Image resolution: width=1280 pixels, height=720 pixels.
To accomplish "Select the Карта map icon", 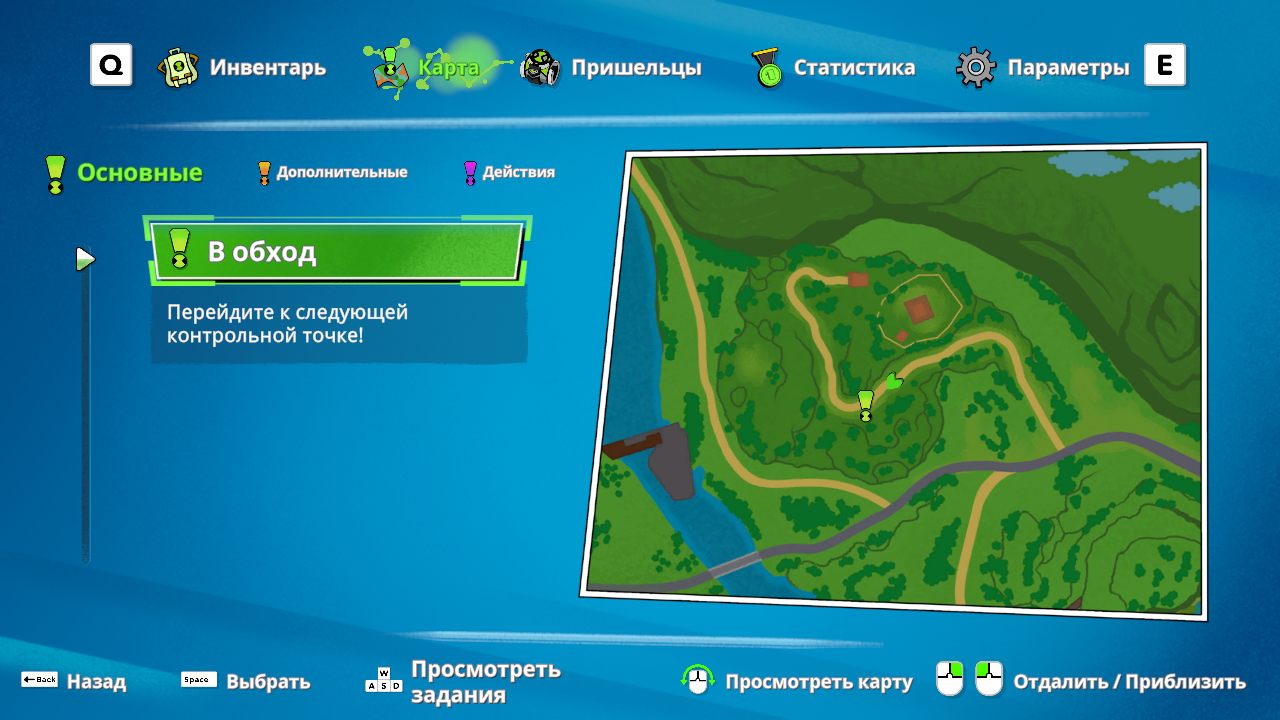I will click(x=392, y=68).
